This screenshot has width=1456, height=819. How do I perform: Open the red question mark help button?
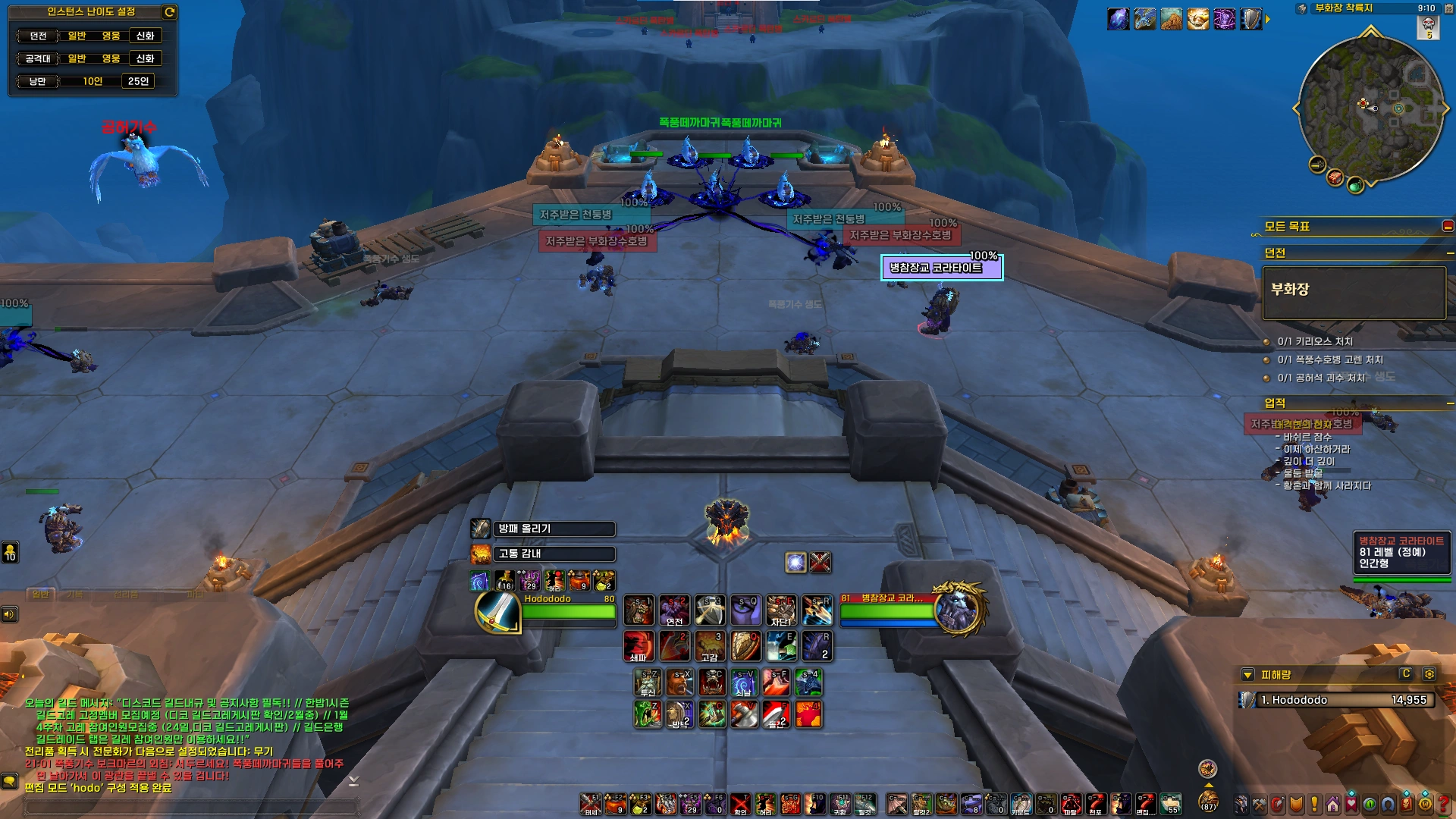coord(1445,804)
